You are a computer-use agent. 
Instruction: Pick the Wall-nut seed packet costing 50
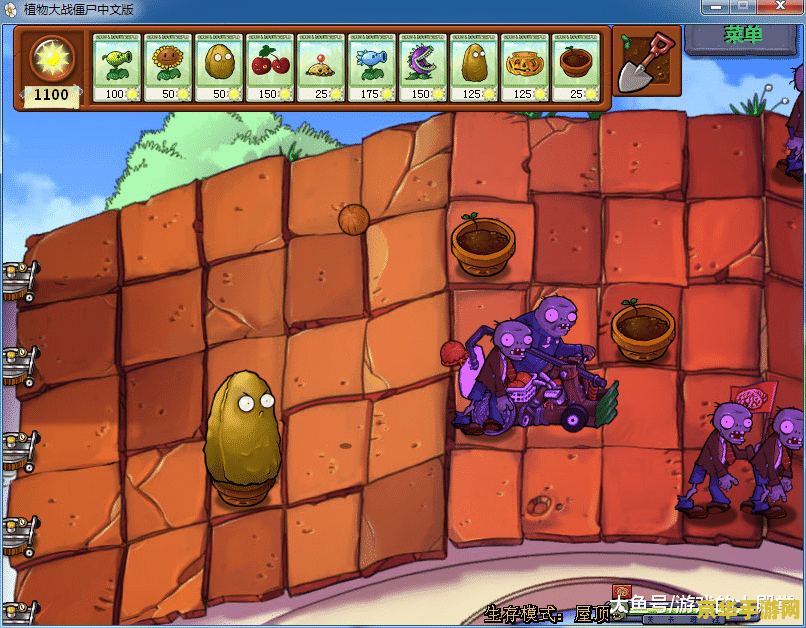click(219, 67)
